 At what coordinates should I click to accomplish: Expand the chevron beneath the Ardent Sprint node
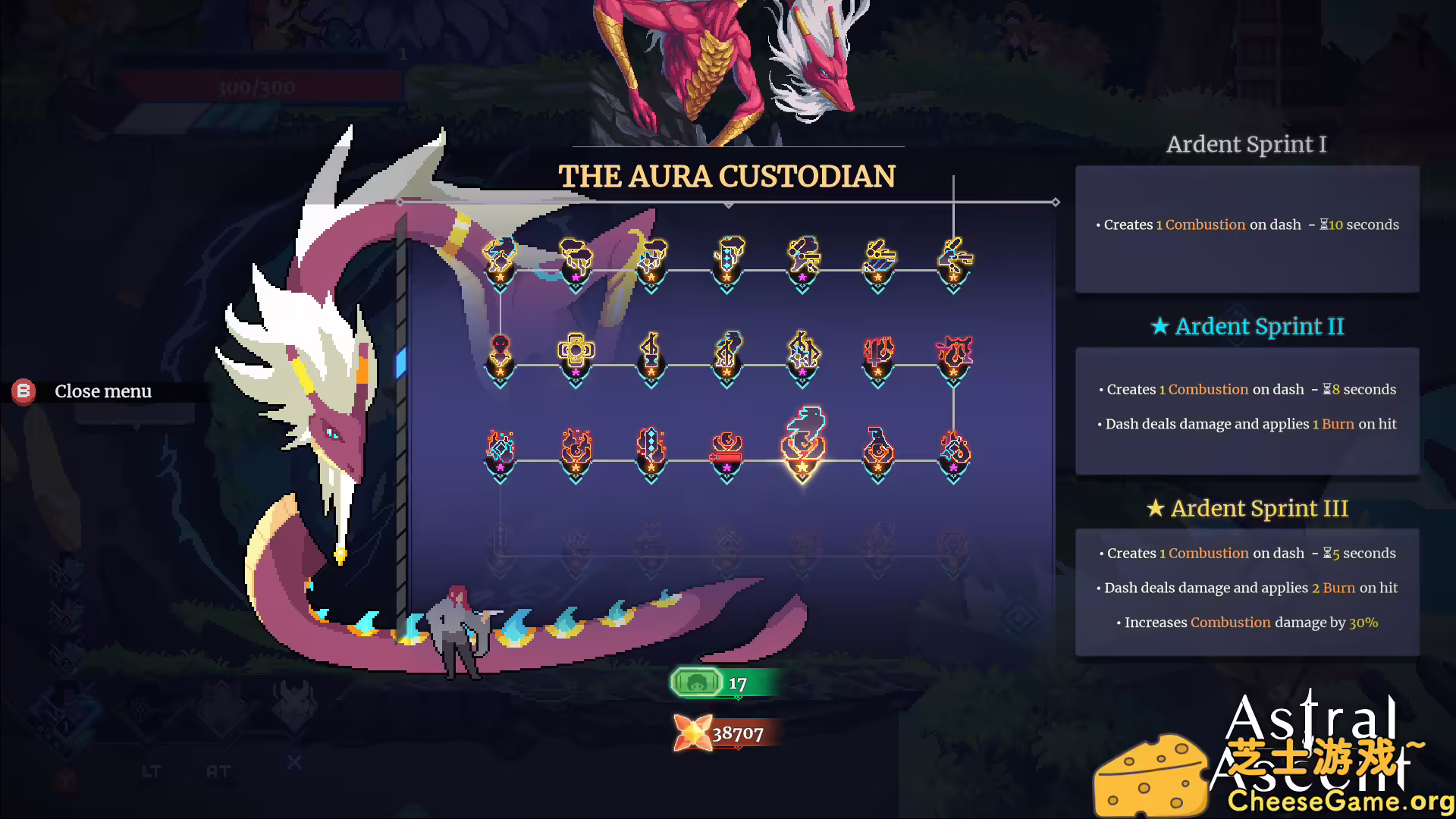804,476
